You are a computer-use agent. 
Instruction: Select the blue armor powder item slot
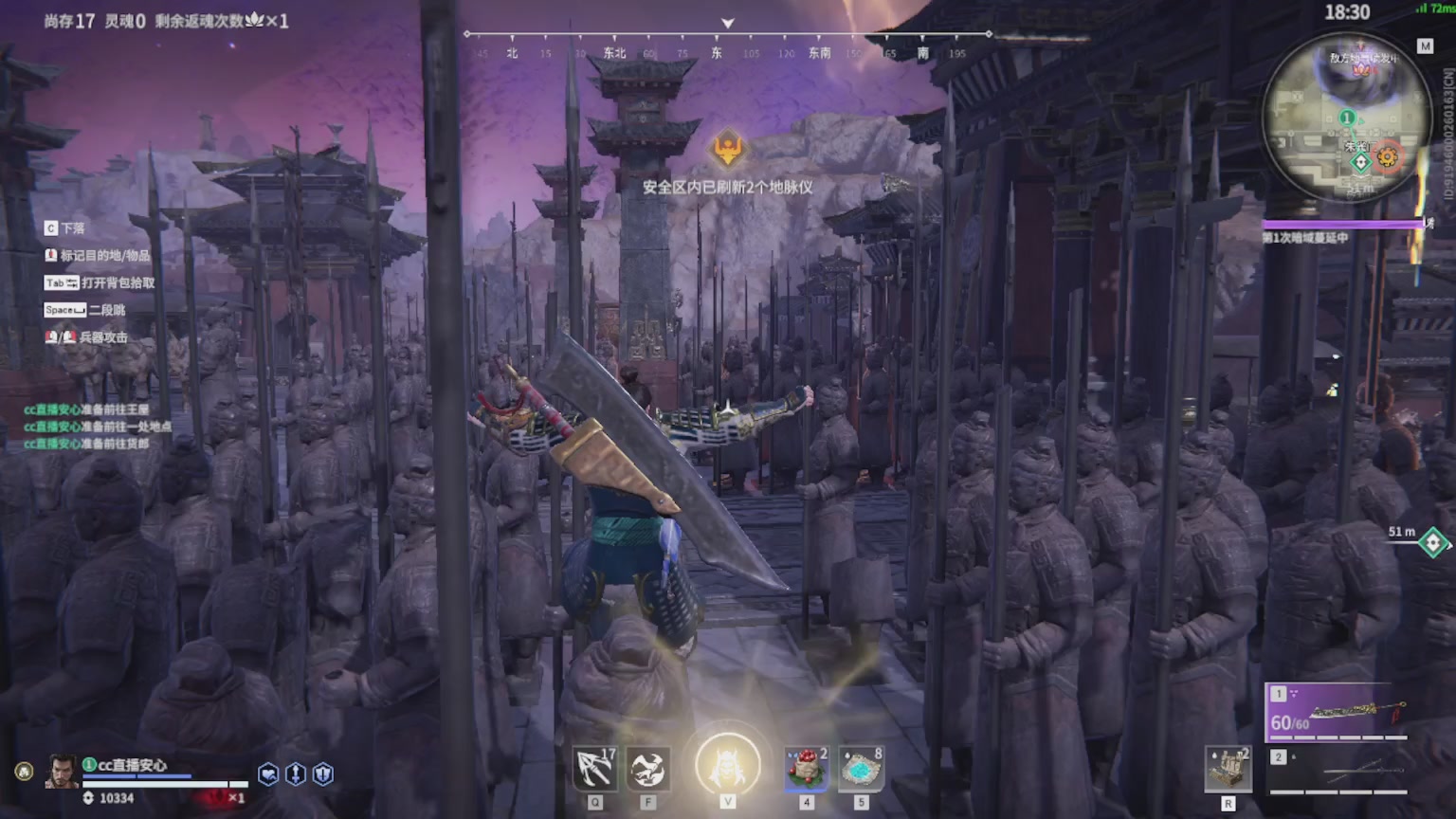point(861,768)
